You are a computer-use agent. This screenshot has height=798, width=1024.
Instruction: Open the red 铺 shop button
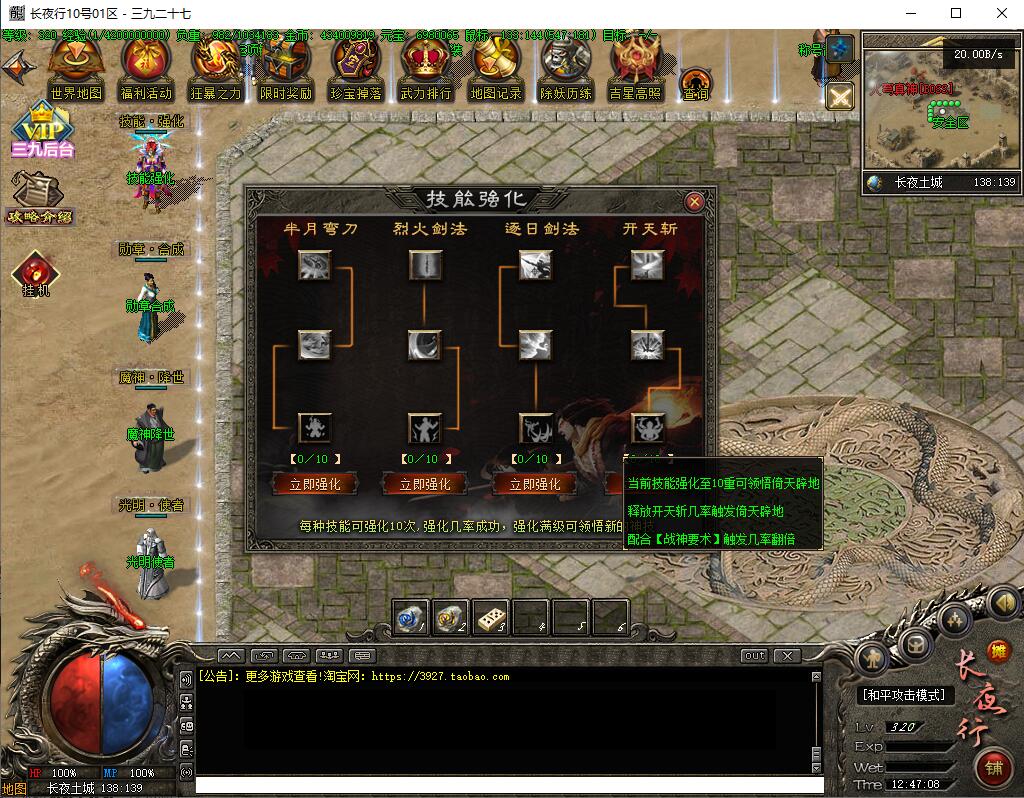coord(994,768)
